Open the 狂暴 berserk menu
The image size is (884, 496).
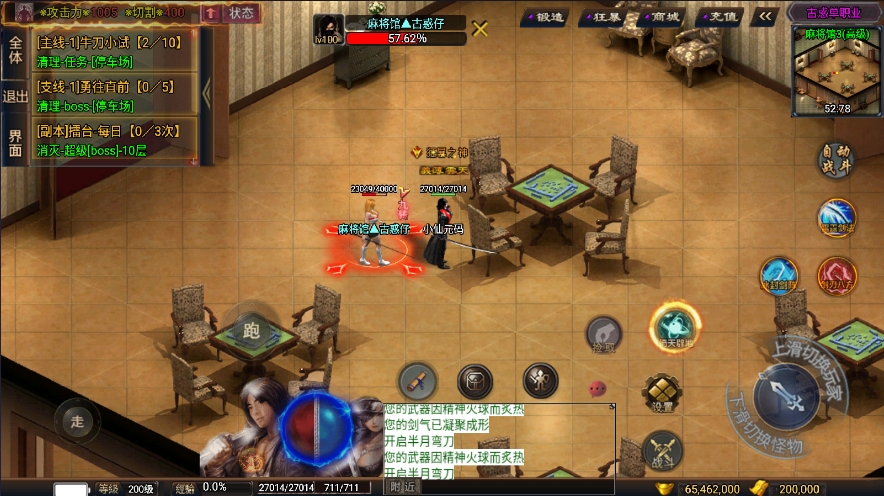click(x=607, y=16)
